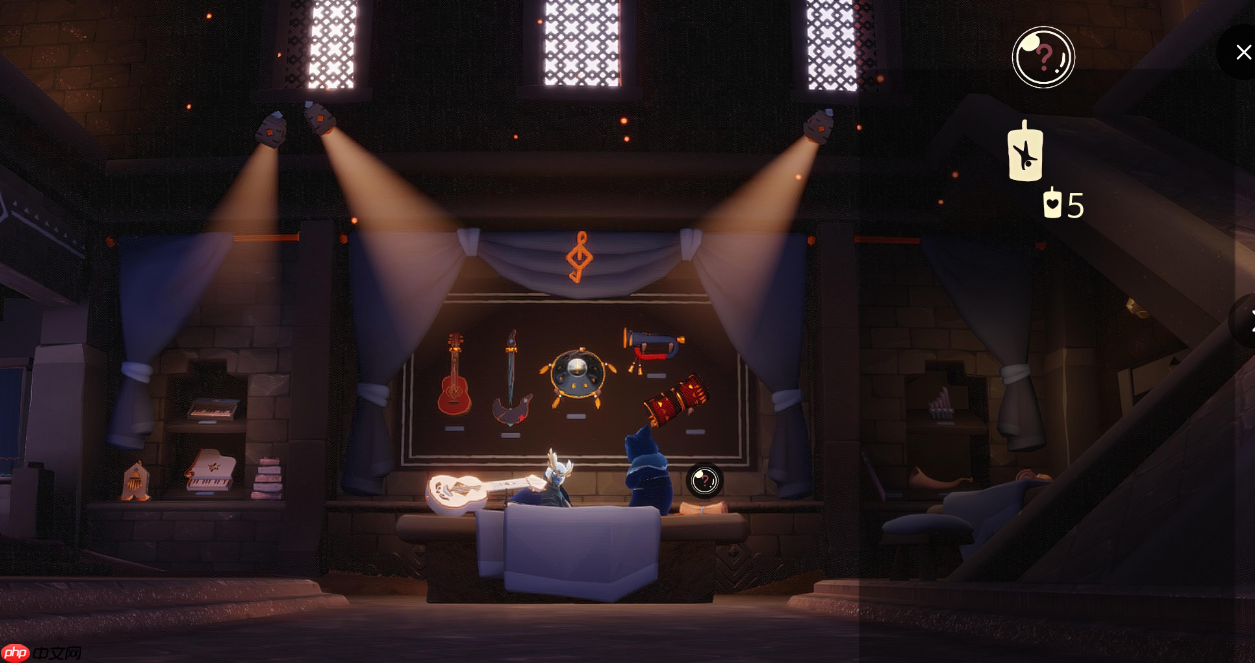Viewport: 1255px width, 663px height.
Task: Close the shop view with the X button
Action: (x=1242, y=52)
